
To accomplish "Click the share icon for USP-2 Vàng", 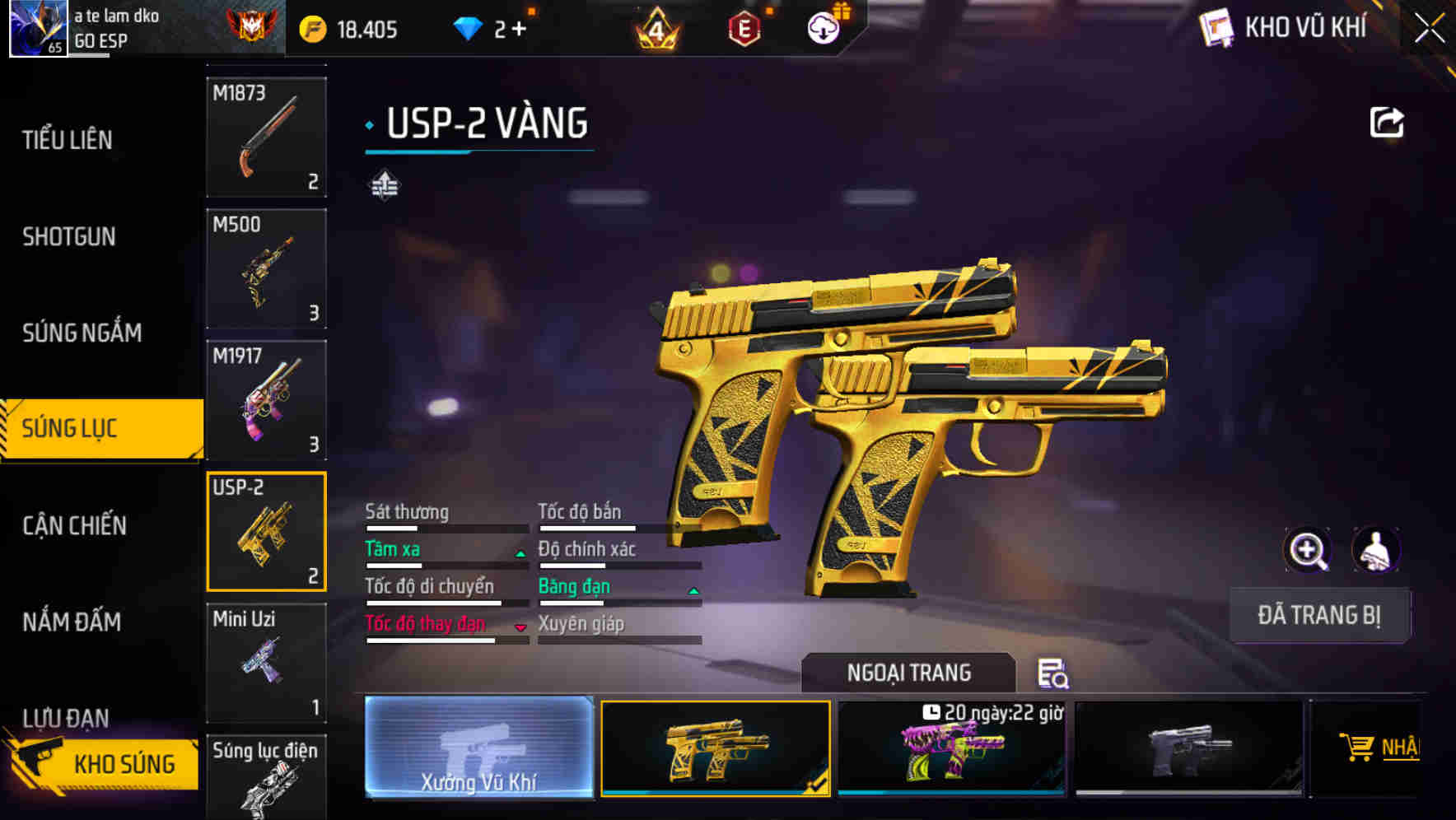I will (x=1387, y=122).
